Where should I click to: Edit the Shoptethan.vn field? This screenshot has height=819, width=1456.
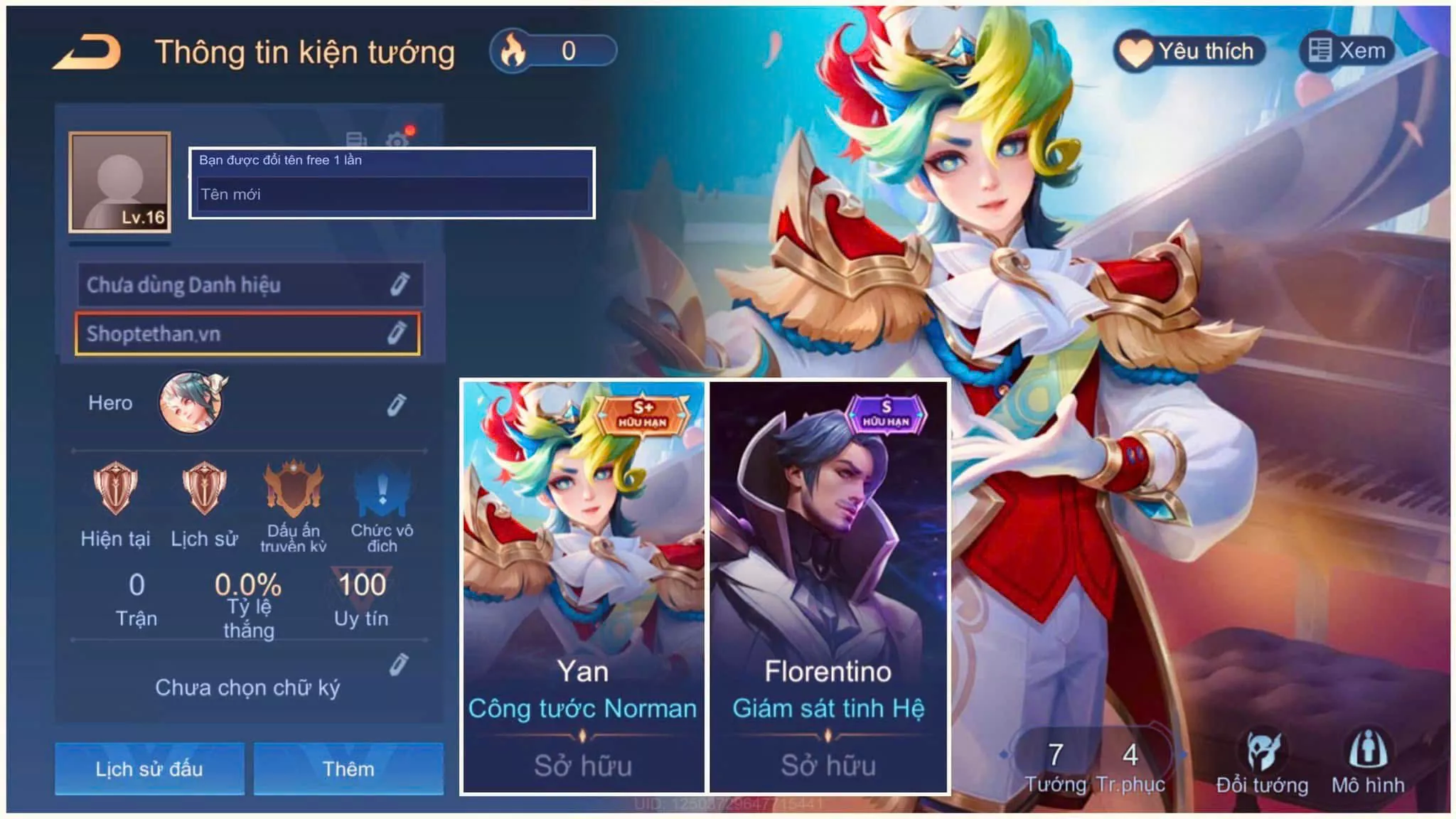coord(396,333)
